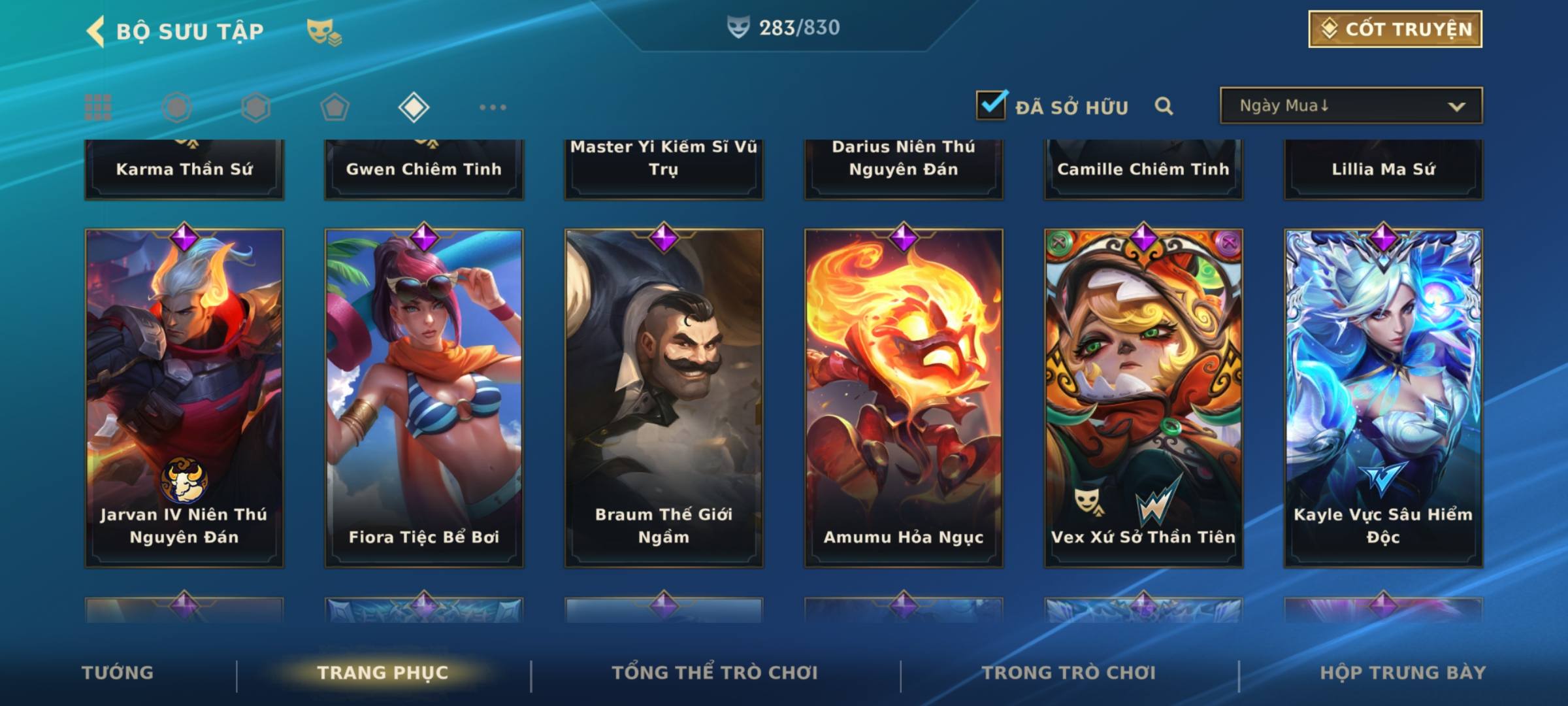Expand the Ngày Mua sort dropdown
This screenshot has width=1568, height=706.
tap(1350, 106)
